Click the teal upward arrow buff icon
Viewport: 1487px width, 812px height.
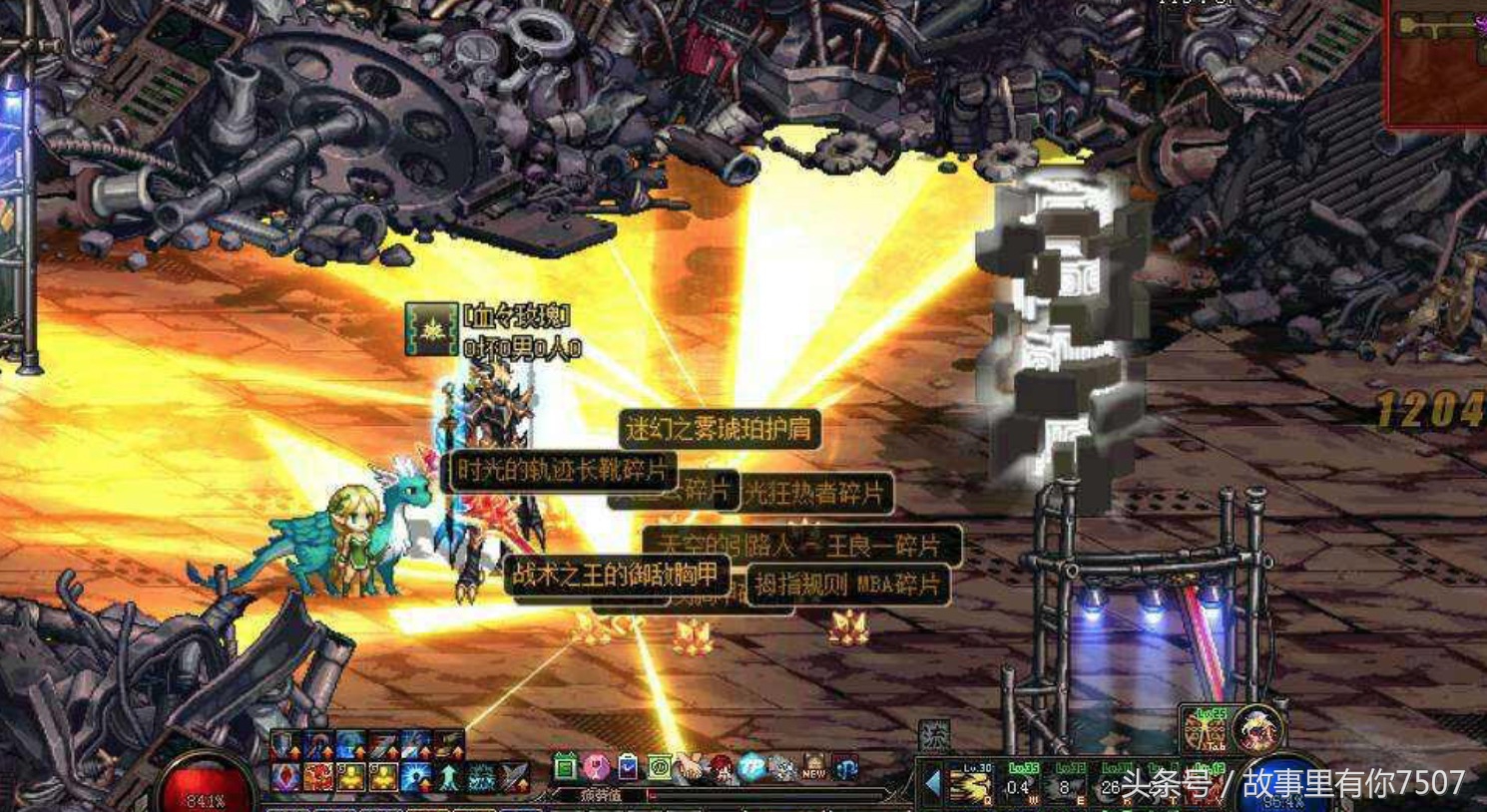pyautogui.click(x=449, y=777)
